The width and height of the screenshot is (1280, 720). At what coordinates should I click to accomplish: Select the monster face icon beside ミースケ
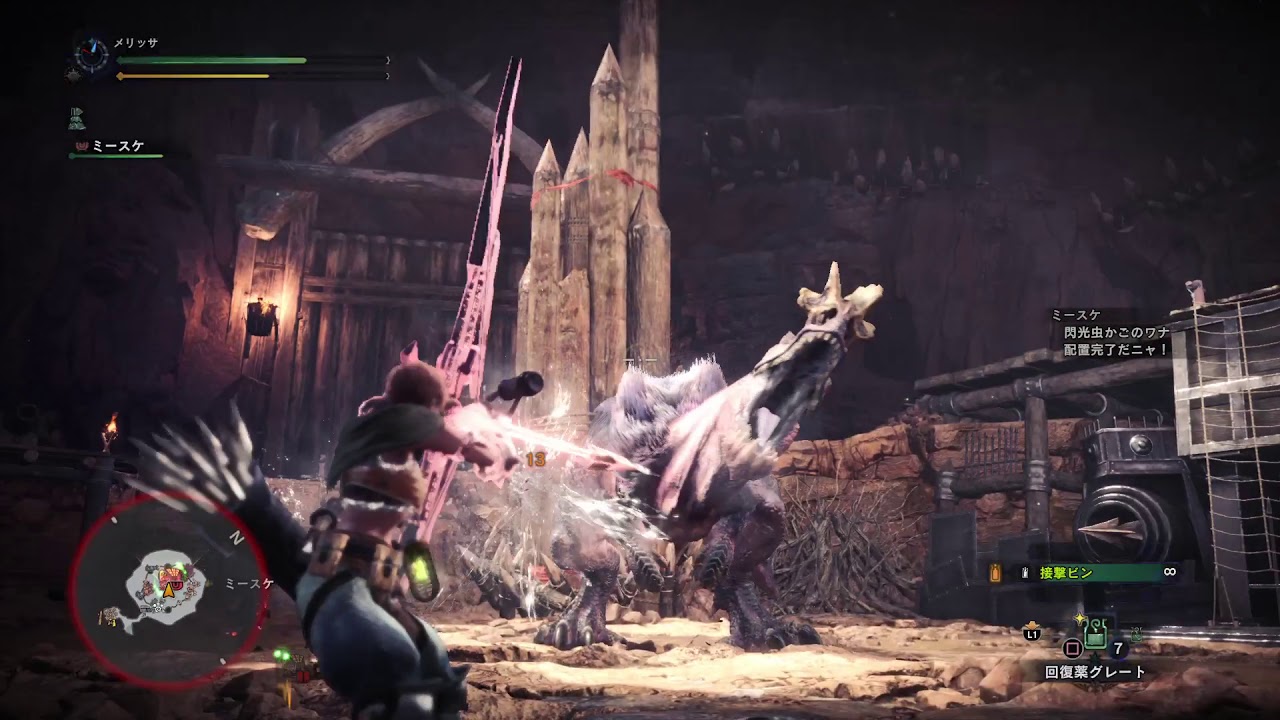click(81, 145)
